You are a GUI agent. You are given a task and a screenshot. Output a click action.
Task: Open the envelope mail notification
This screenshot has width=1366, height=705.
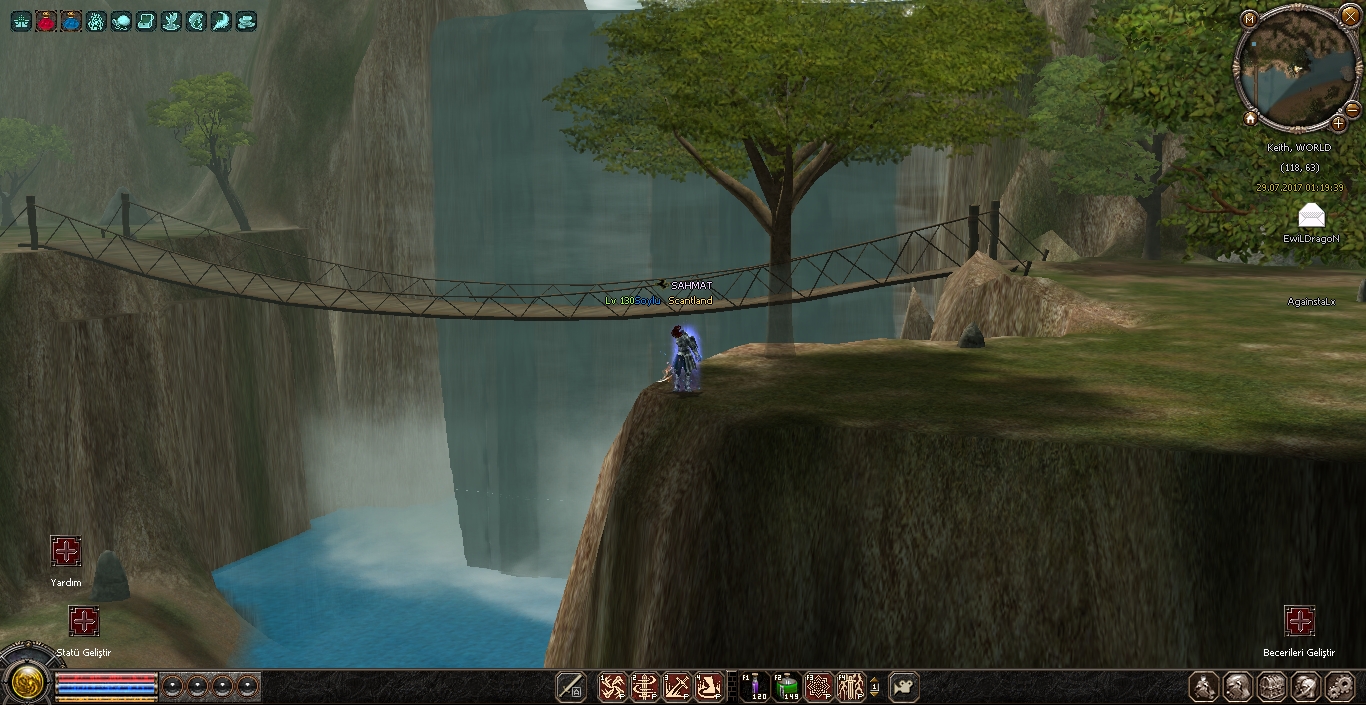(x=1311, y=215)
